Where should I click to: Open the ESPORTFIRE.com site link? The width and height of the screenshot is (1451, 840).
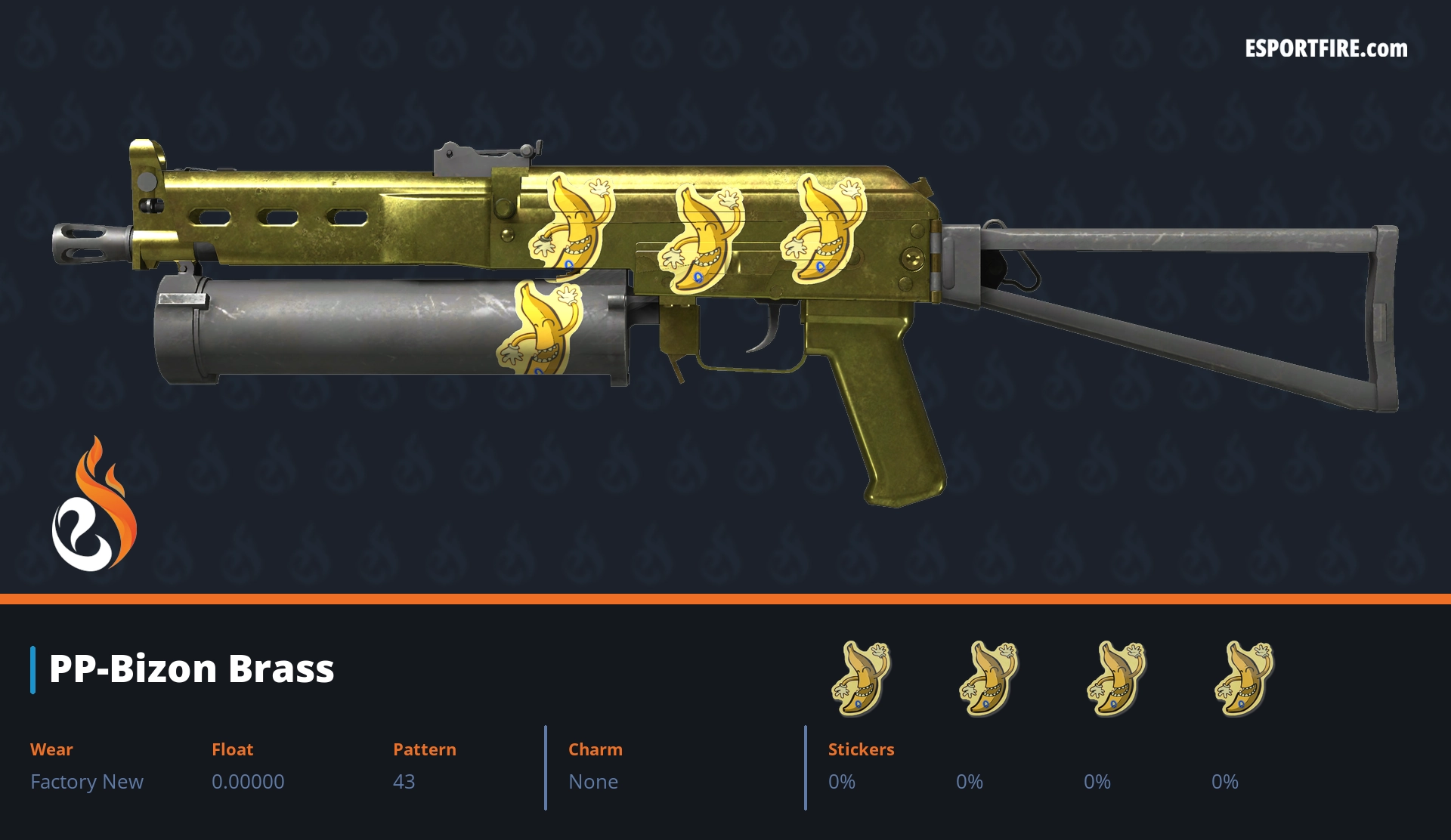coord(1326,49)
